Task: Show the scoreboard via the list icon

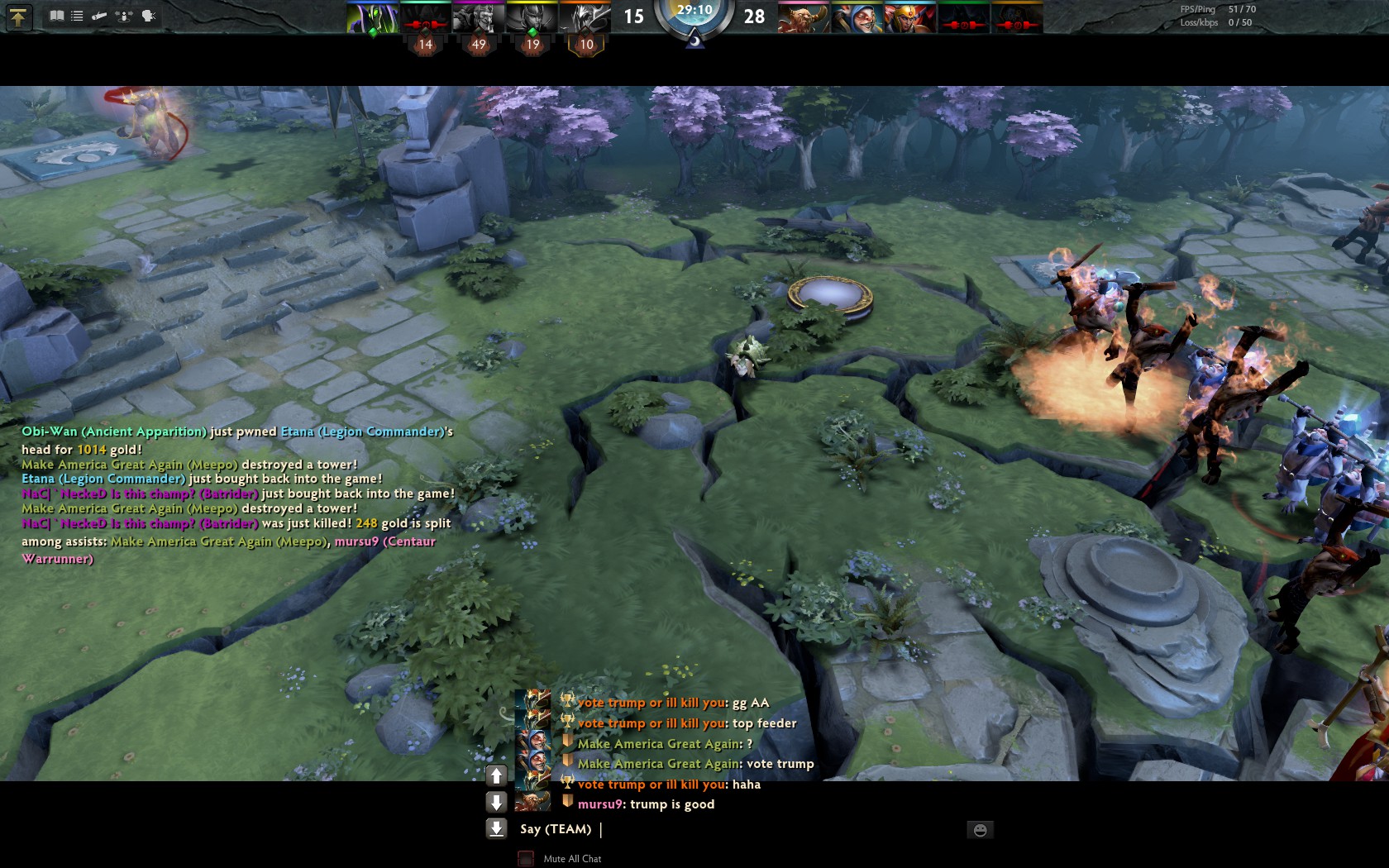Action: click(x=77, y=16)
